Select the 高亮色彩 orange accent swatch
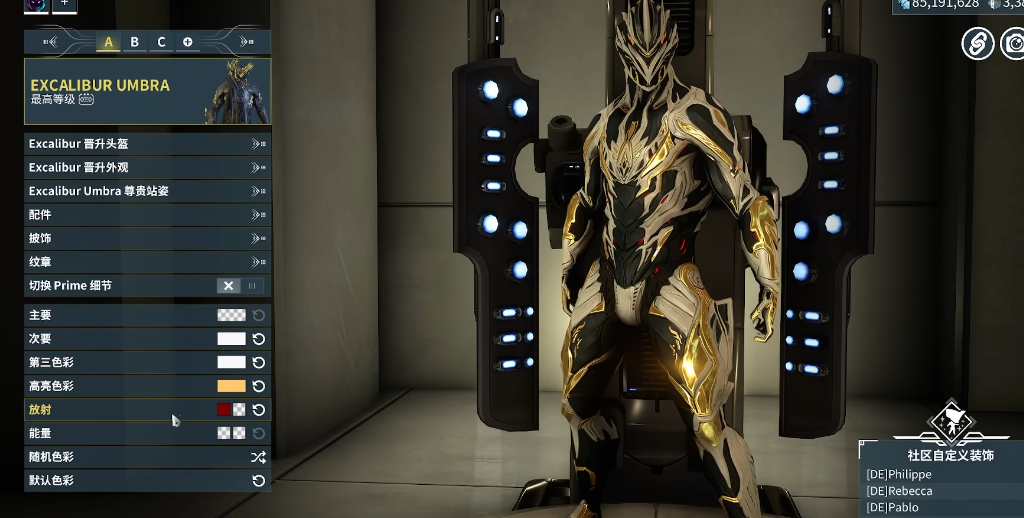Viewport: 1024px width, 518px height. pyautogui.click(x=231, y=386)
